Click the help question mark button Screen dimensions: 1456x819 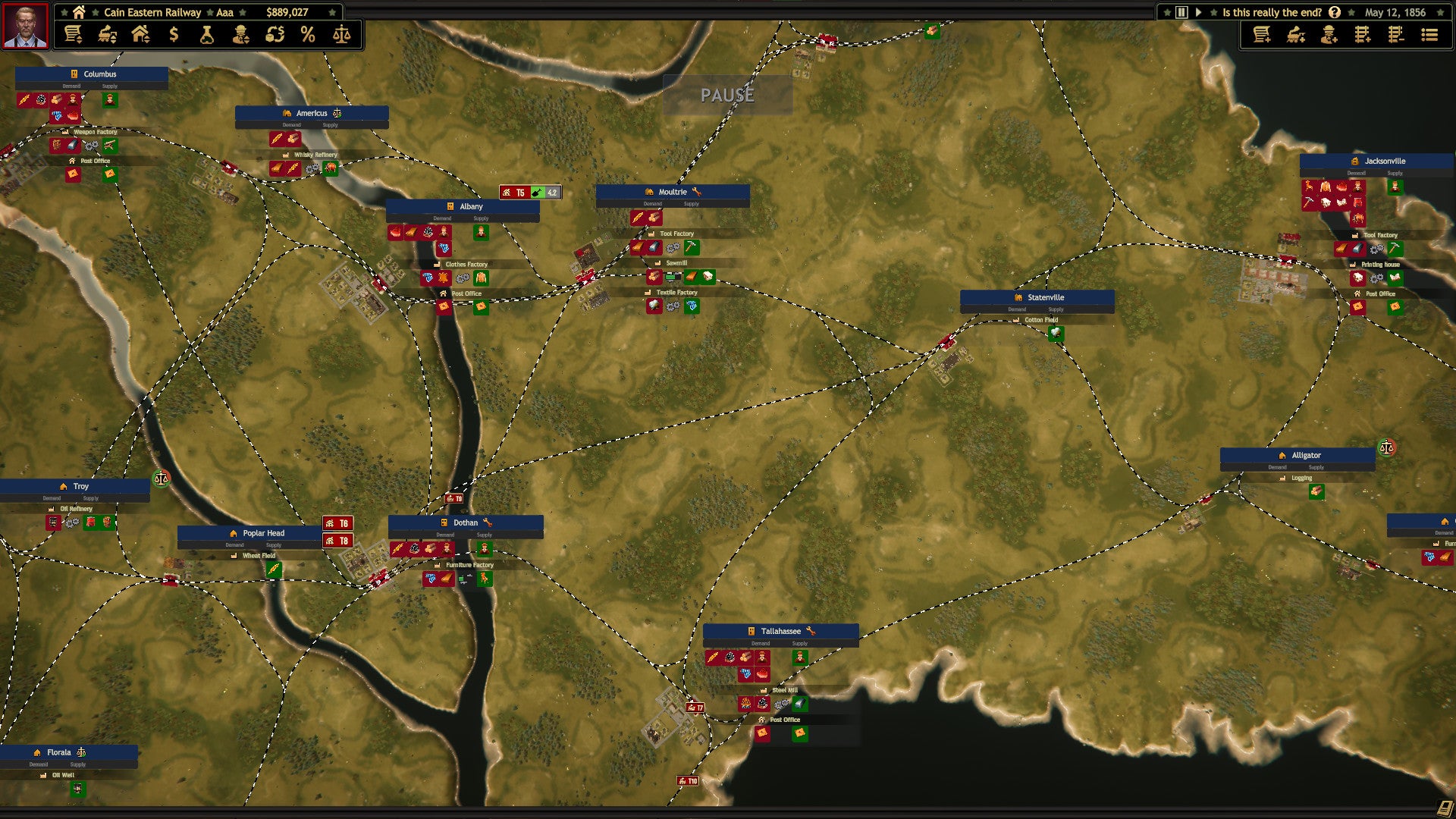(1336, 12)
